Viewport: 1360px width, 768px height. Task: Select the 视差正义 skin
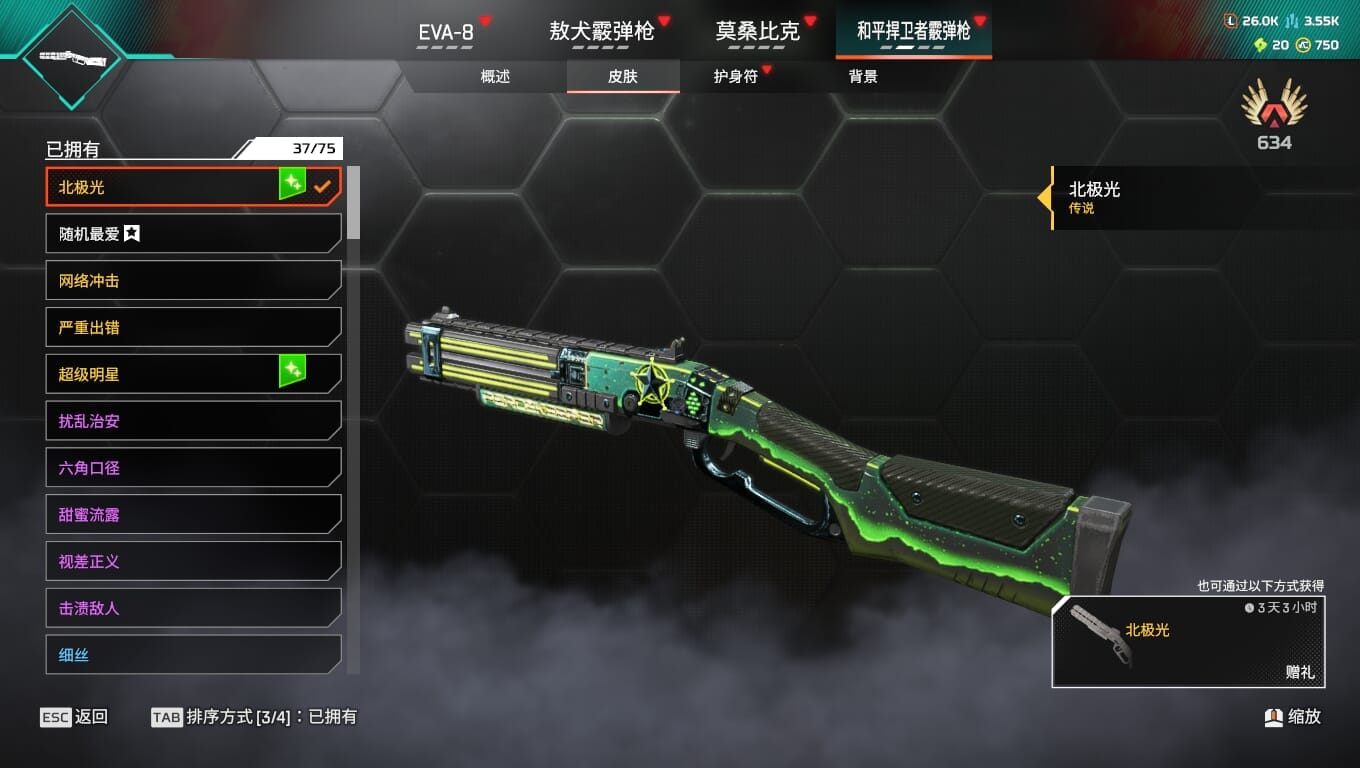tap(193, 561)
